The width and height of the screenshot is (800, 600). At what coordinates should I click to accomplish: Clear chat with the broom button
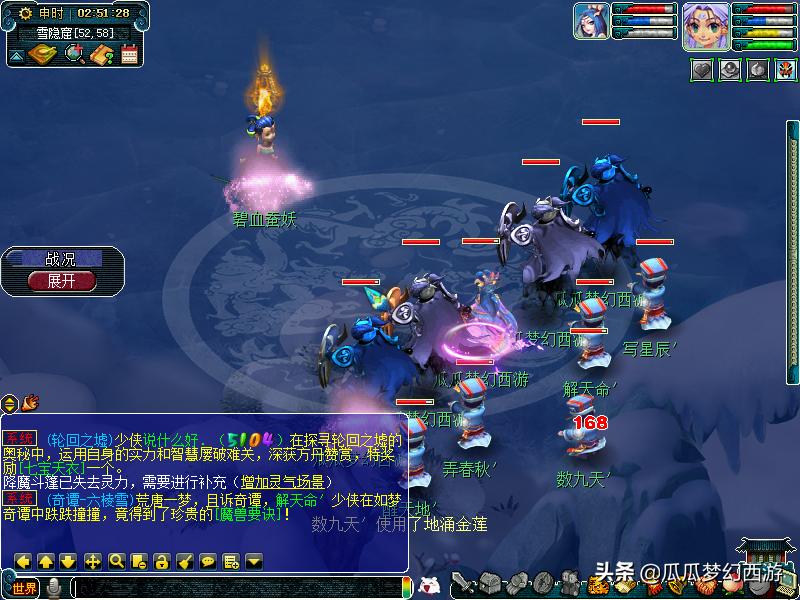click(x=184, y=561)
